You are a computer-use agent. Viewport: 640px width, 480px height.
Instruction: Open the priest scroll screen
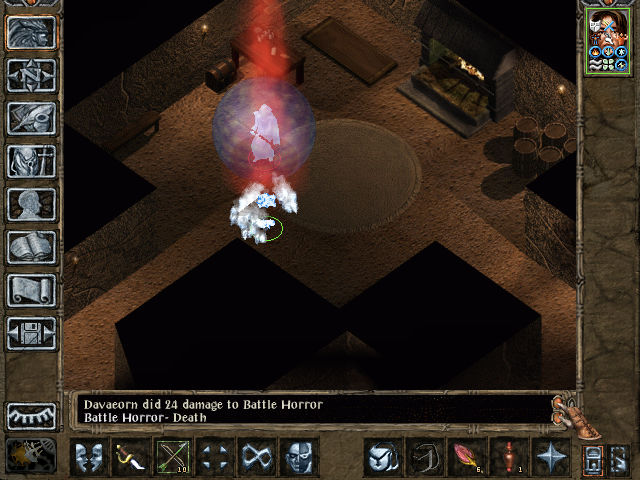point(31,290)
